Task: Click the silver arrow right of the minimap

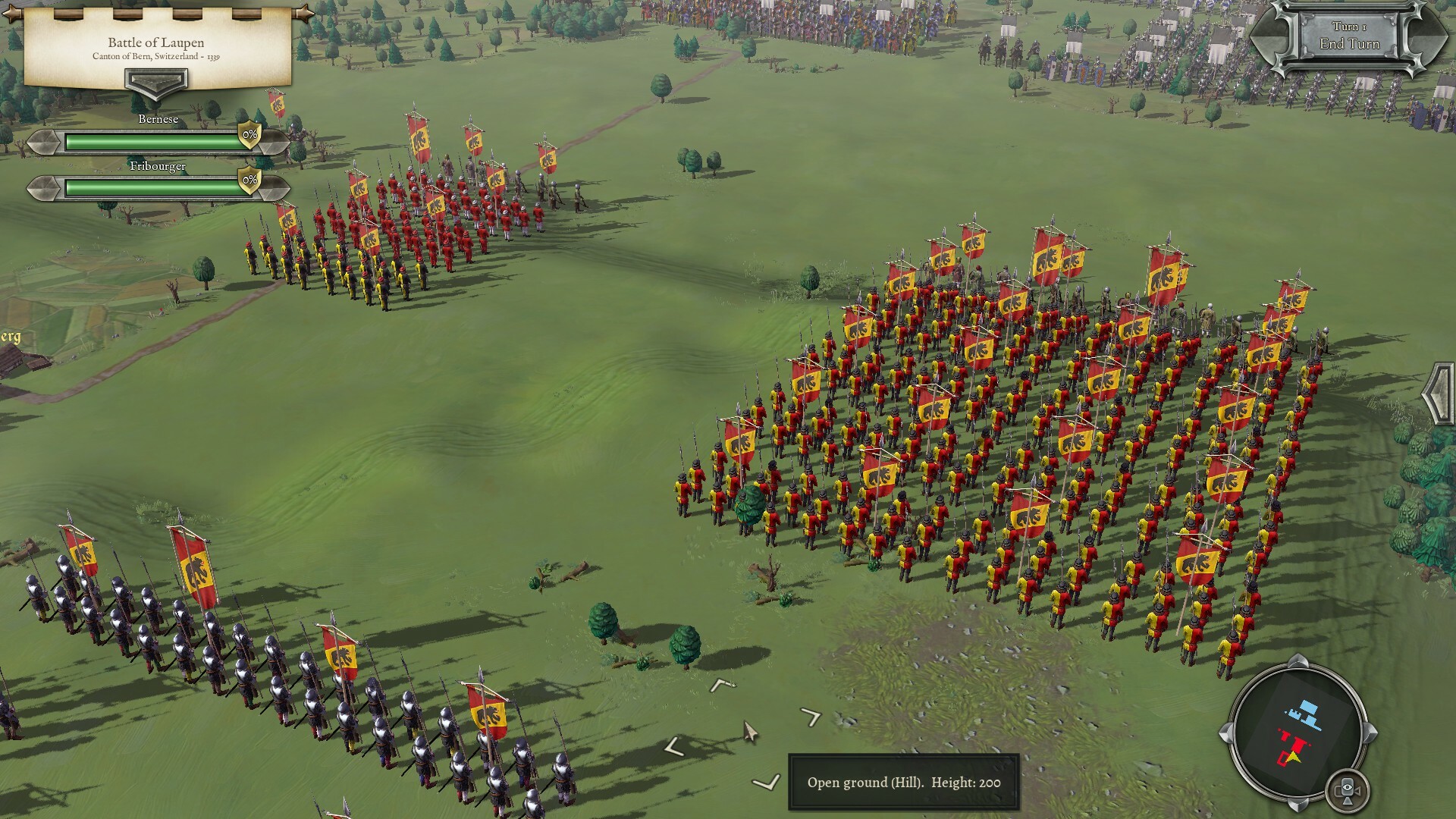Action: [x=1370, y=732]
